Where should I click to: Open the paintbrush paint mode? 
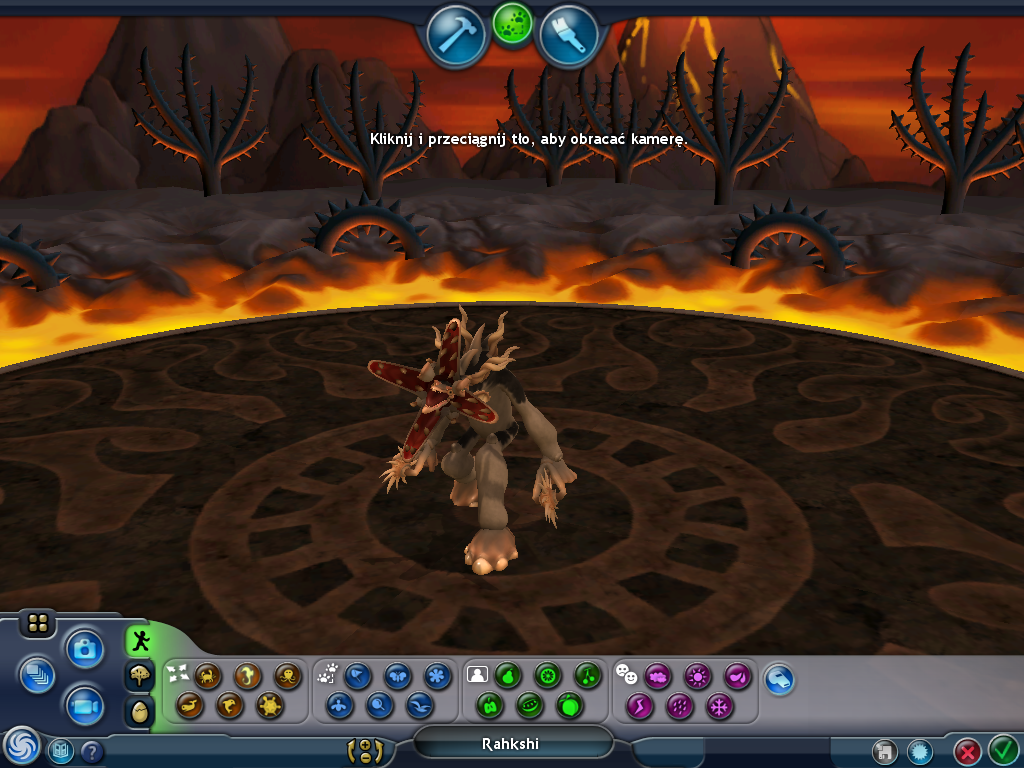pyautogui.click(x=568, y=36)
